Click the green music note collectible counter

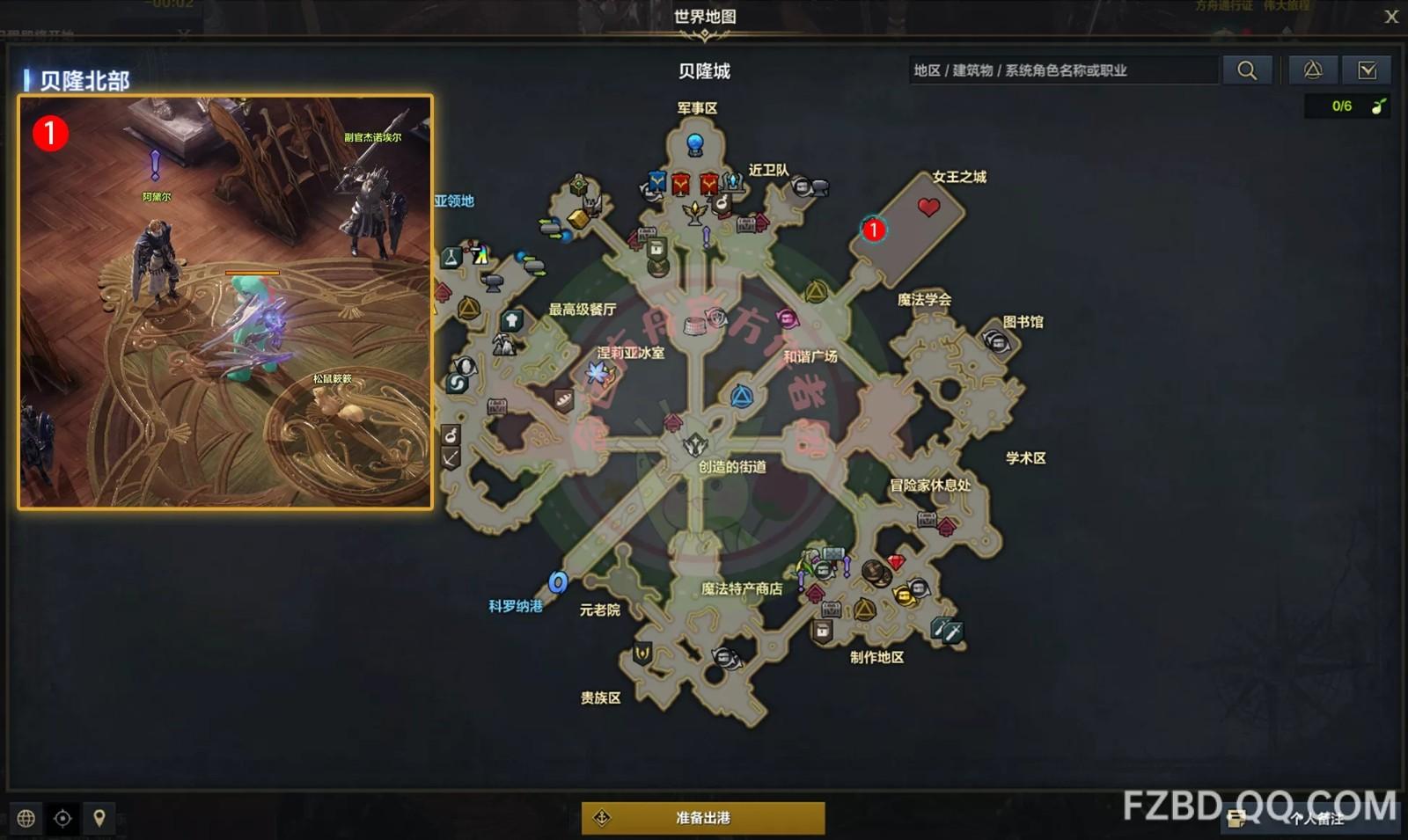coord(1378,106)
